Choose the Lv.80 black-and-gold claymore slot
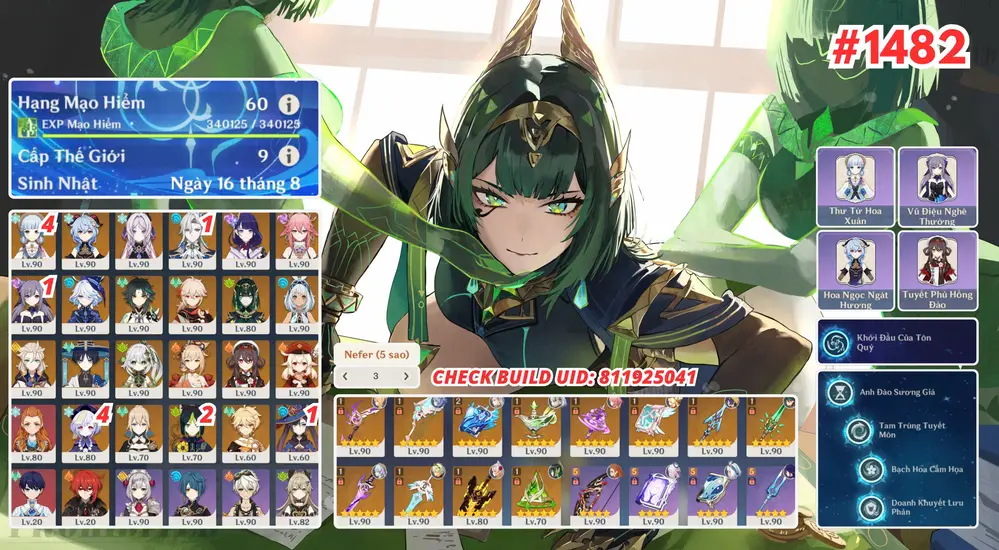 coord(479,493)
